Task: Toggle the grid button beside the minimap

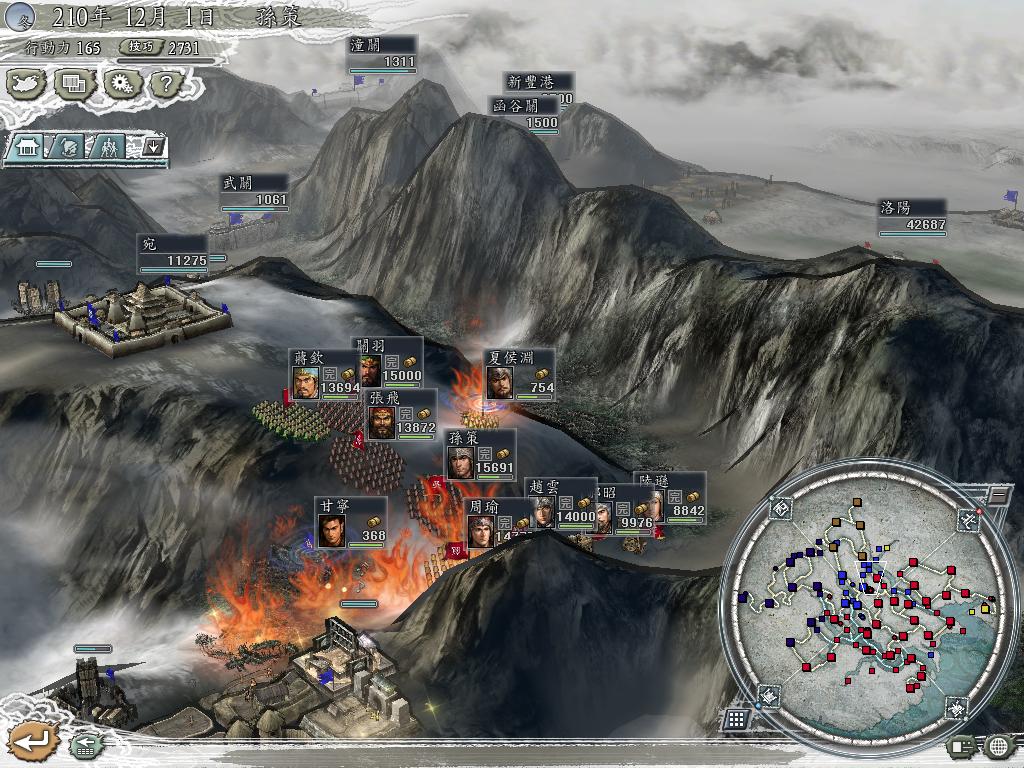Action: pyautogui.click(x=736, y=719)
